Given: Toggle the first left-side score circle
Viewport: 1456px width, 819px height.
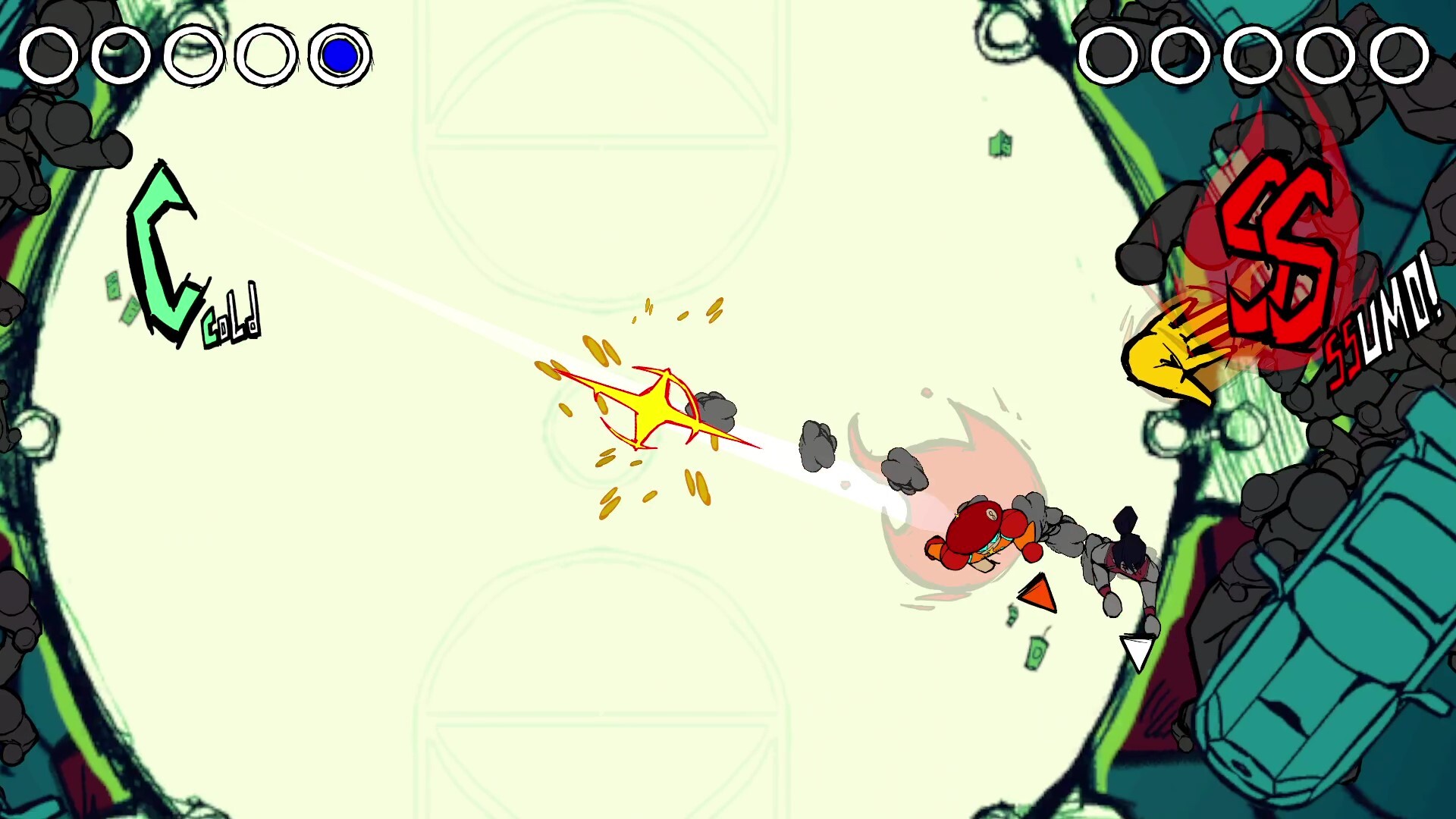Looking at the screenshot, I should tap(50, 55).
